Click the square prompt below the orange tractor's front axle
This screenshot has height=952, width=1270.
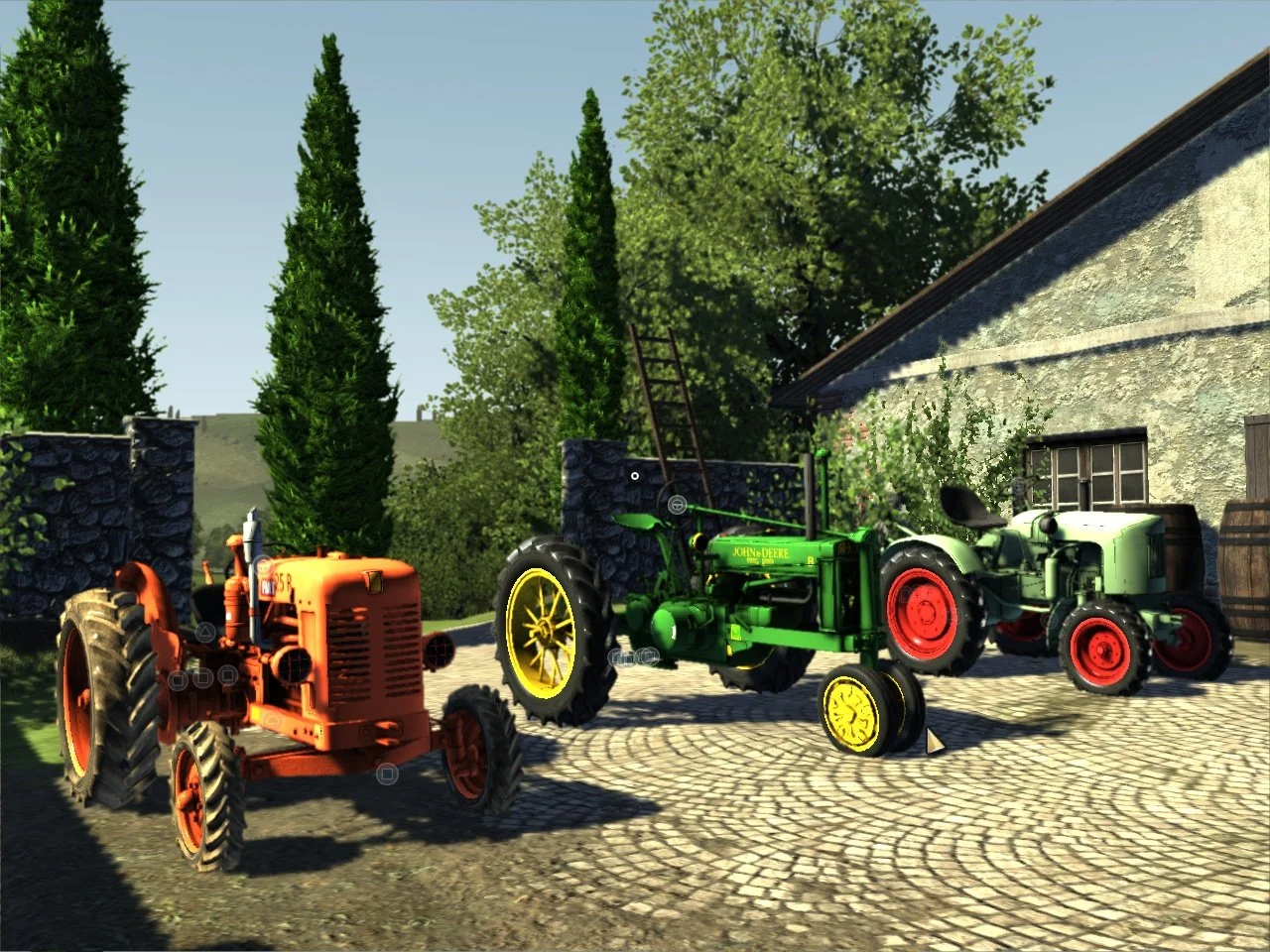(x=387, y=773)
